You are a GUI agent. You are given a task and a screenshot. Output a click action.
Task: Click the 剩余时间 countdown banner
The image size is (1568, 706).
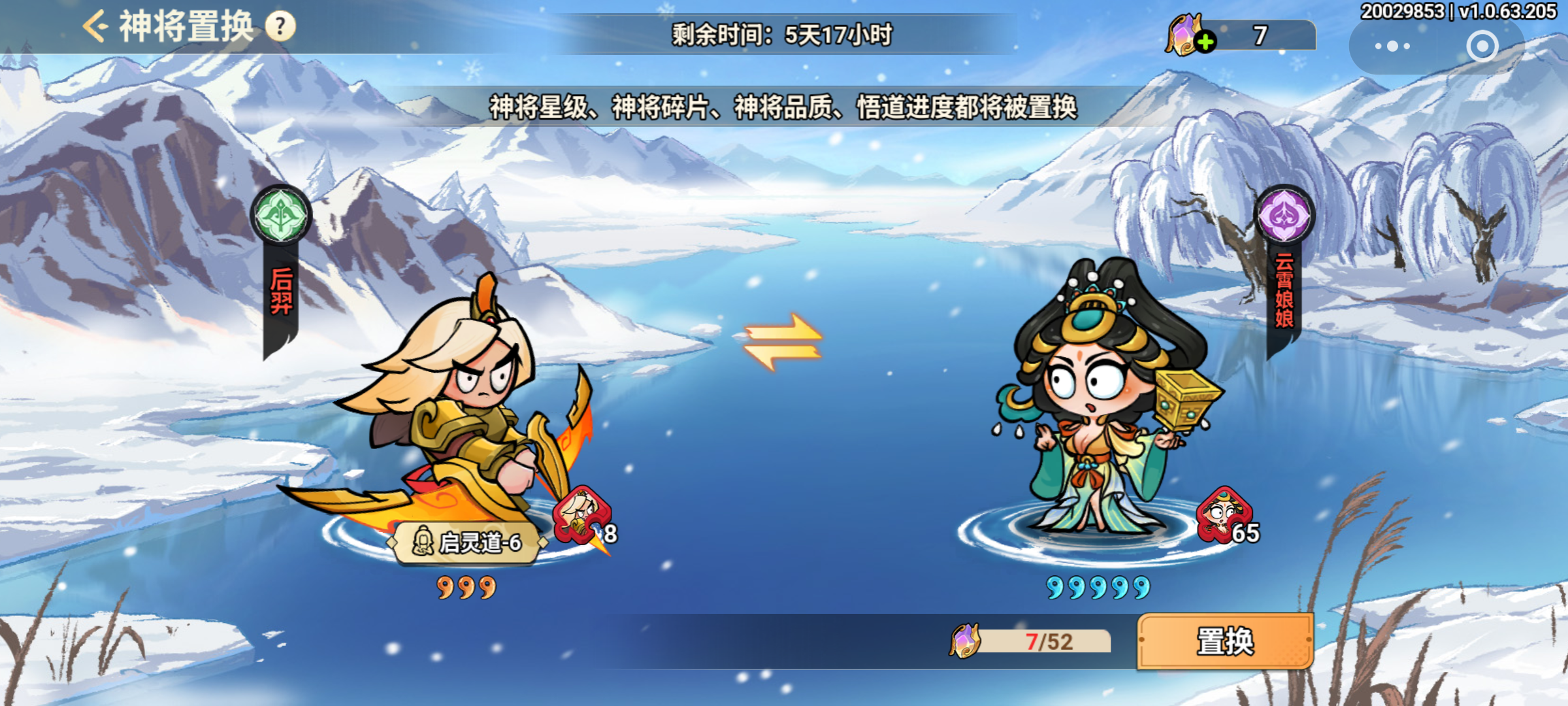784,37
